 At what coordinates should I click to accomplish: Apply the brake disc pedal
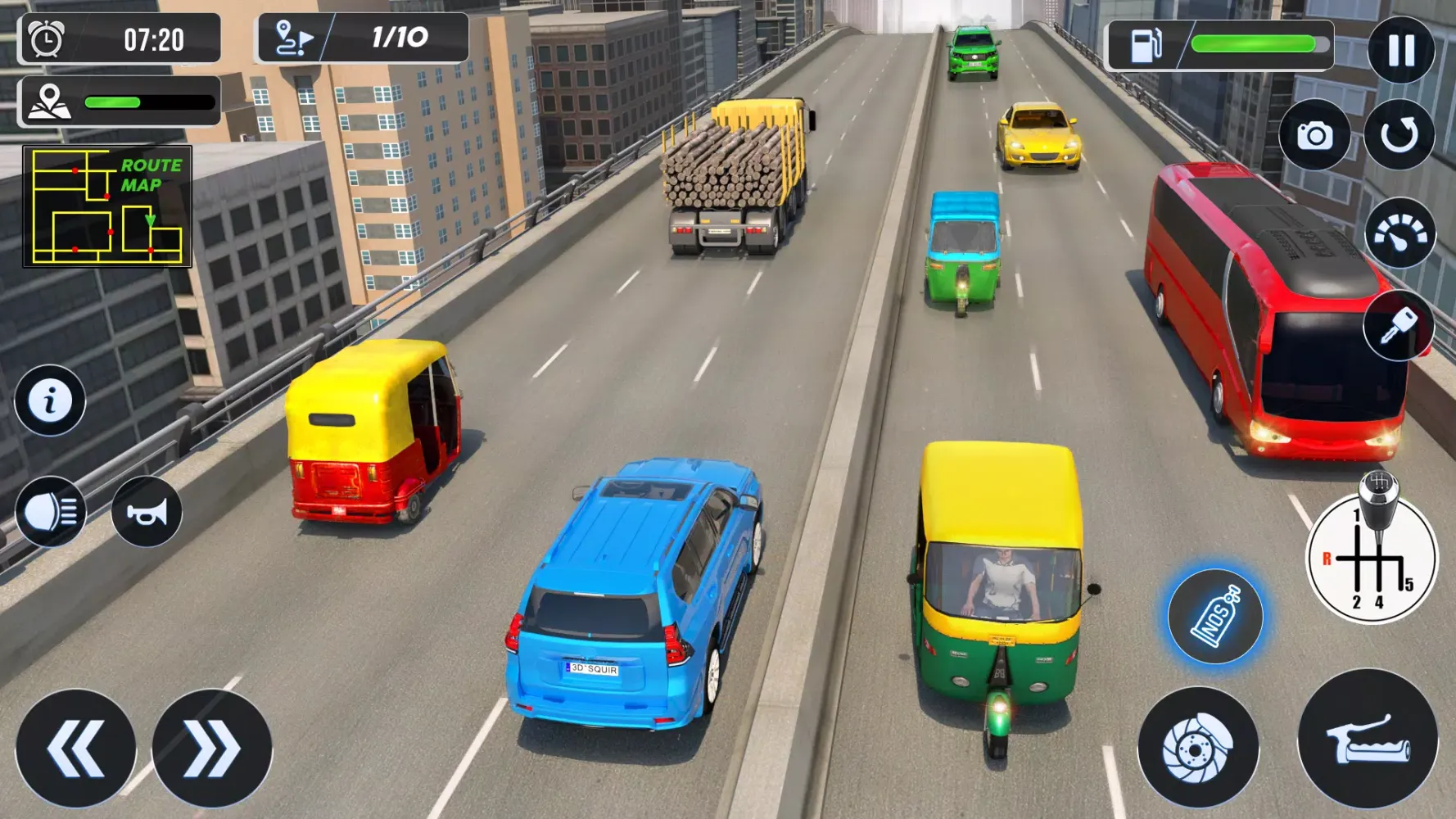(1197, 747)
